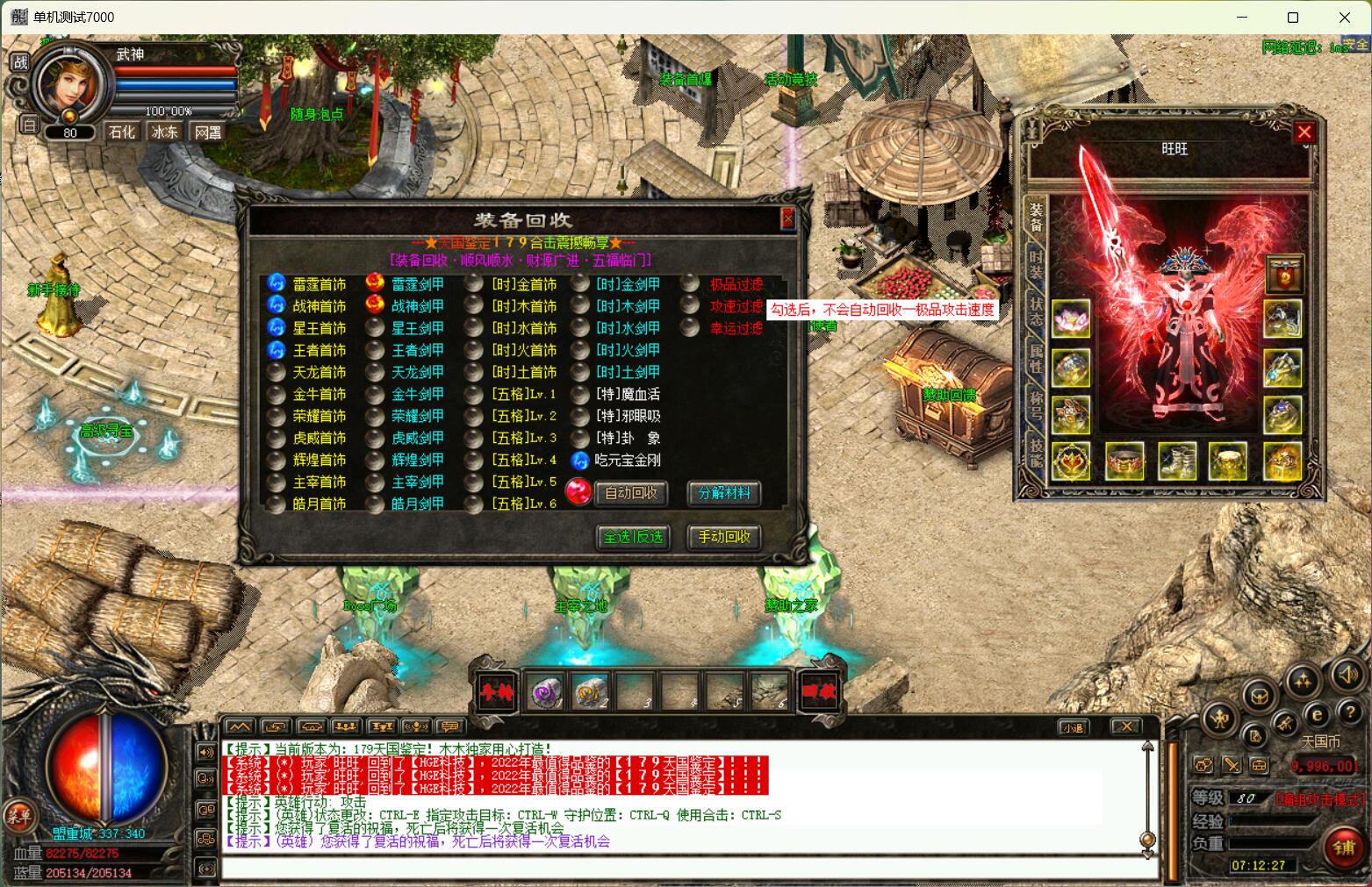Maximize the game window

tap(1292, 18)
